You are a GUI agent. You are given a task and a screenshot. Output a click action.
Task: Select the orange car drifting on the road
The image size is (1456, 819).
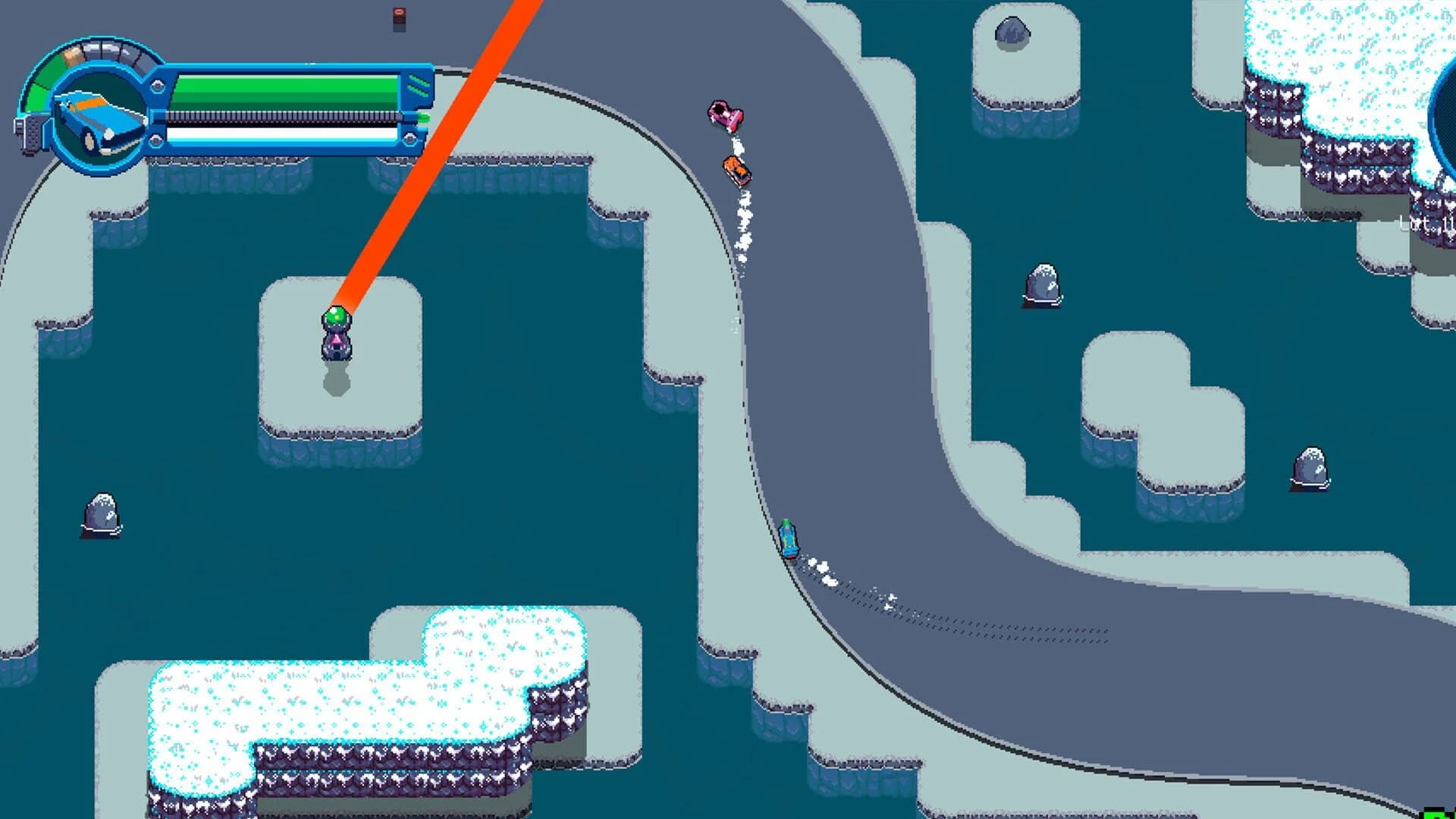pos(737,168)
